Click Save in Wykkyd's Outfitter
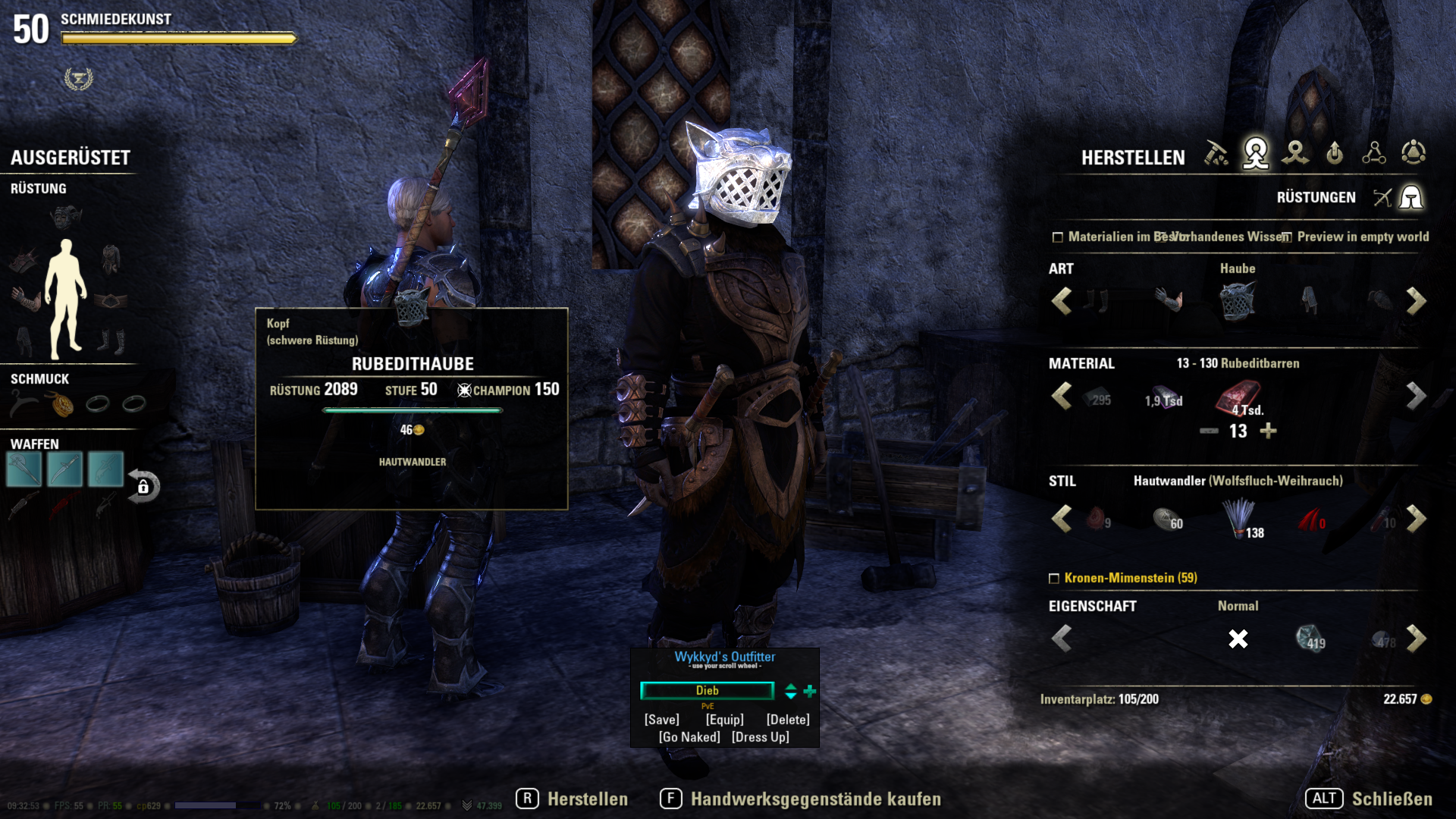 661,720
